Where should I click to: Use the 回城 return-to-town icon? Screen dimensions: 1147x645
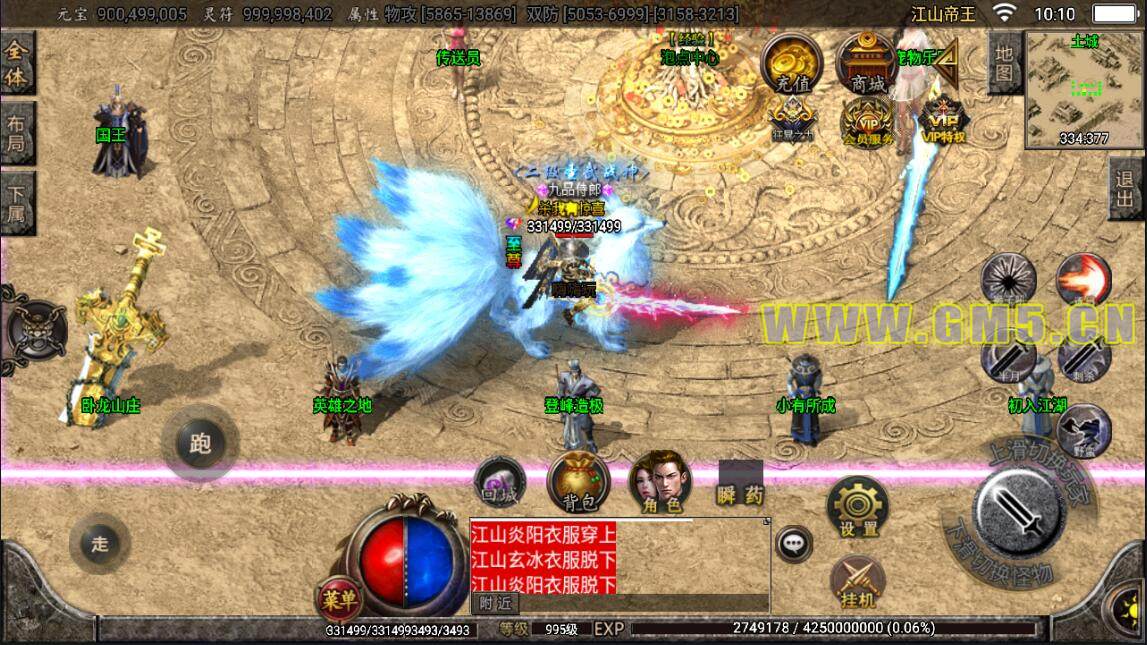point(499,482)
